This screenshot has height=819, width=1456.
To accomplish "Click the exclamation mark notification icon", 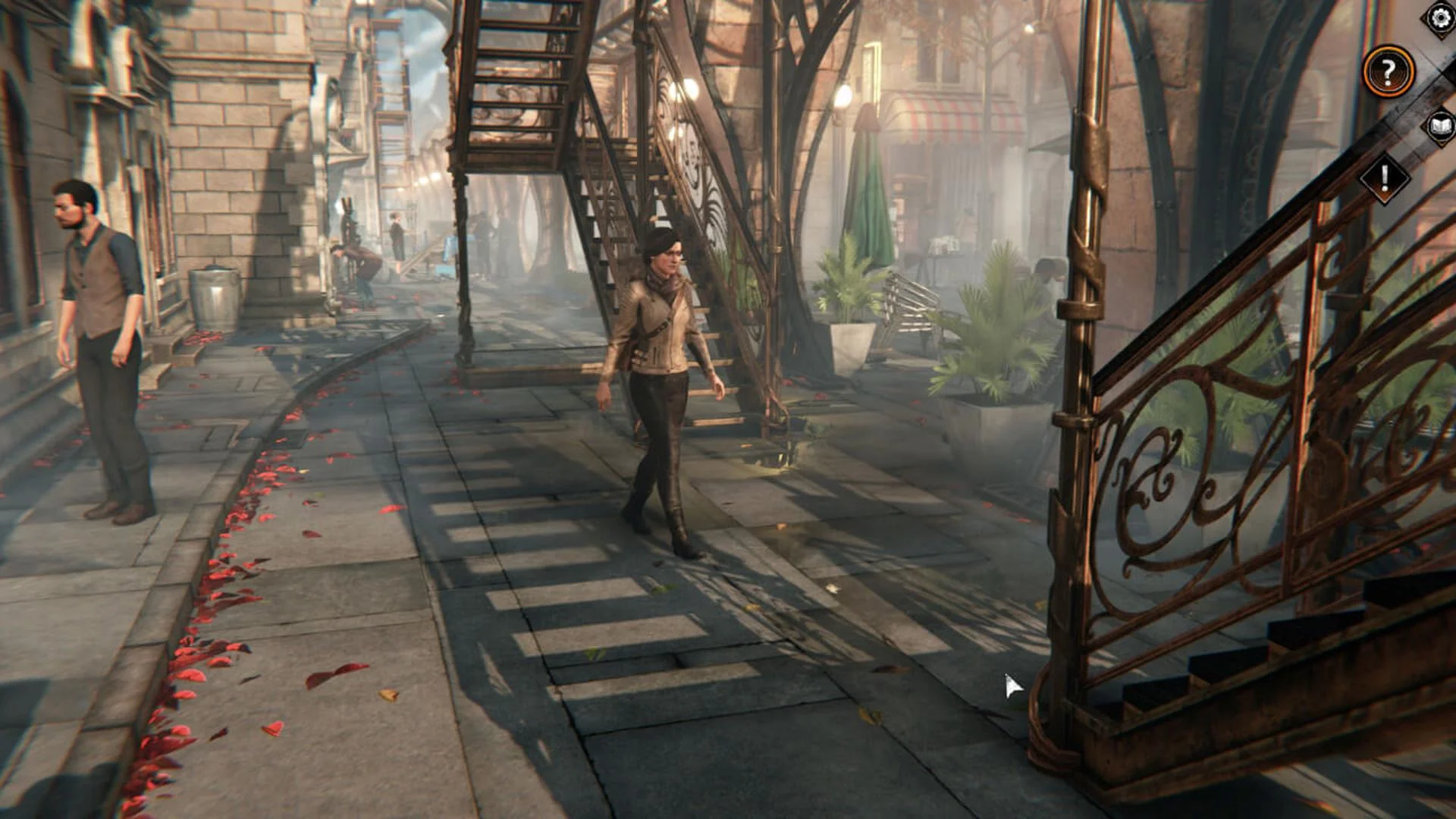I will (1384, 178).
